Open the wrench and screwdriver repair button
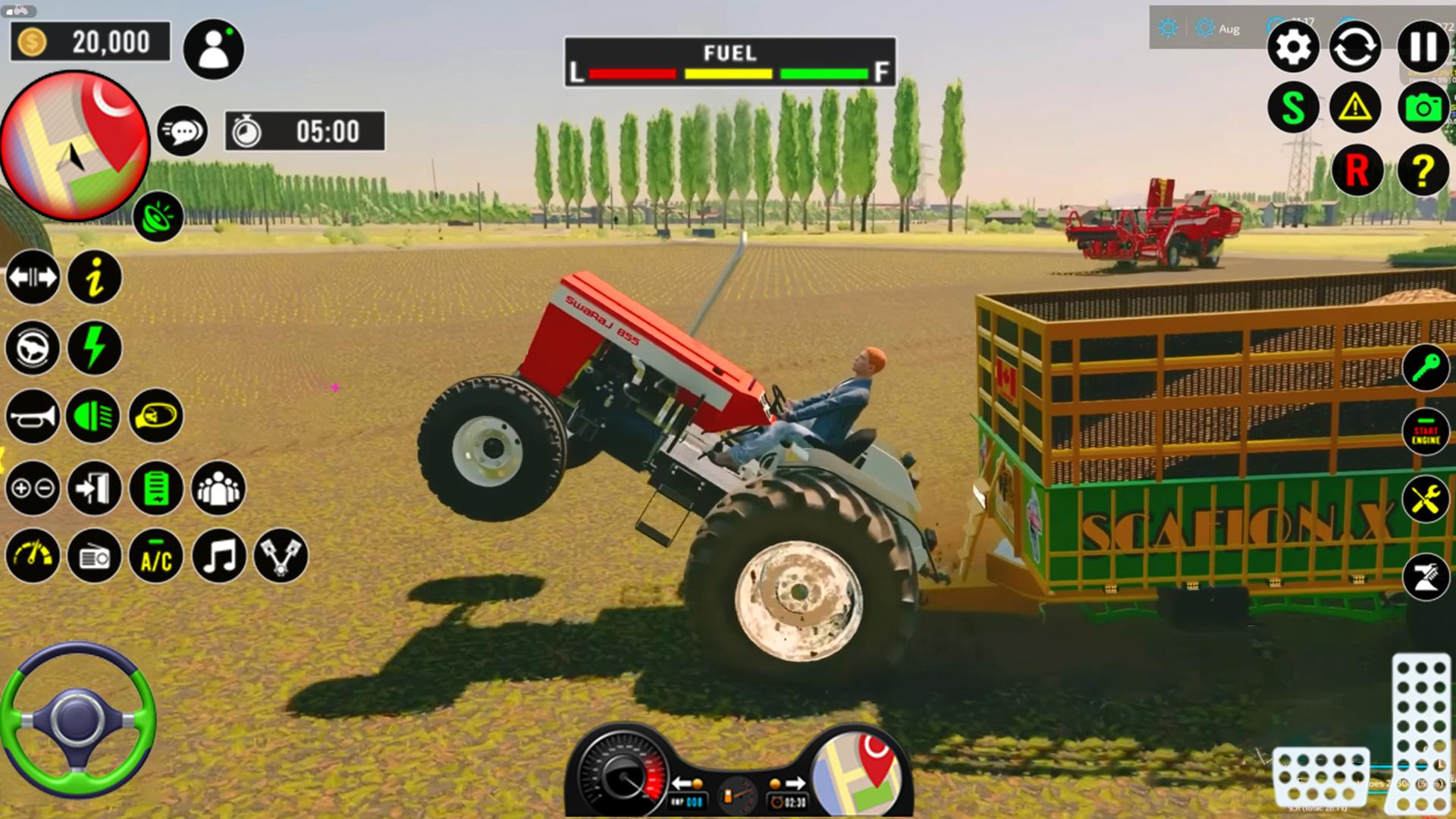1456x819 pixels. coord(1426,500)
